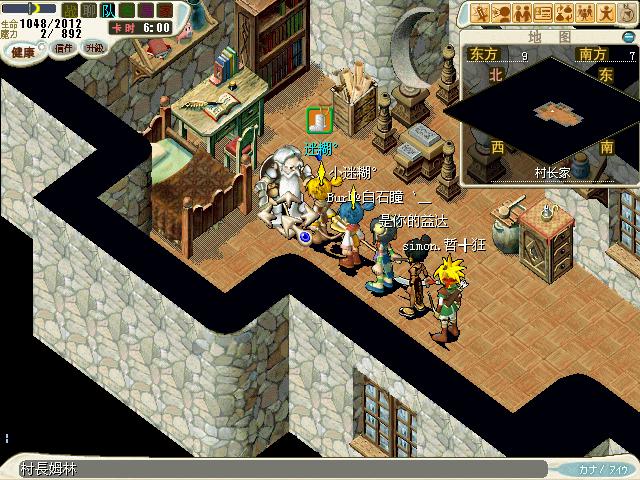
Task: Select the dancing figure emote icon
Action: point(606,13)
